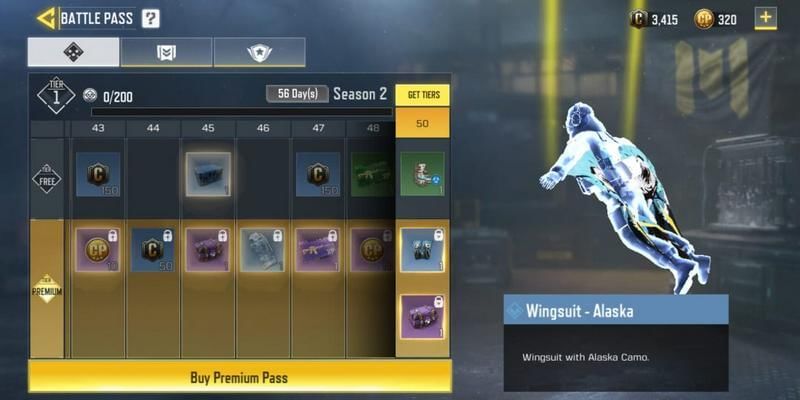Open the star shield badge tab
This screenshot has width=800, height=400.
point(259,52)
